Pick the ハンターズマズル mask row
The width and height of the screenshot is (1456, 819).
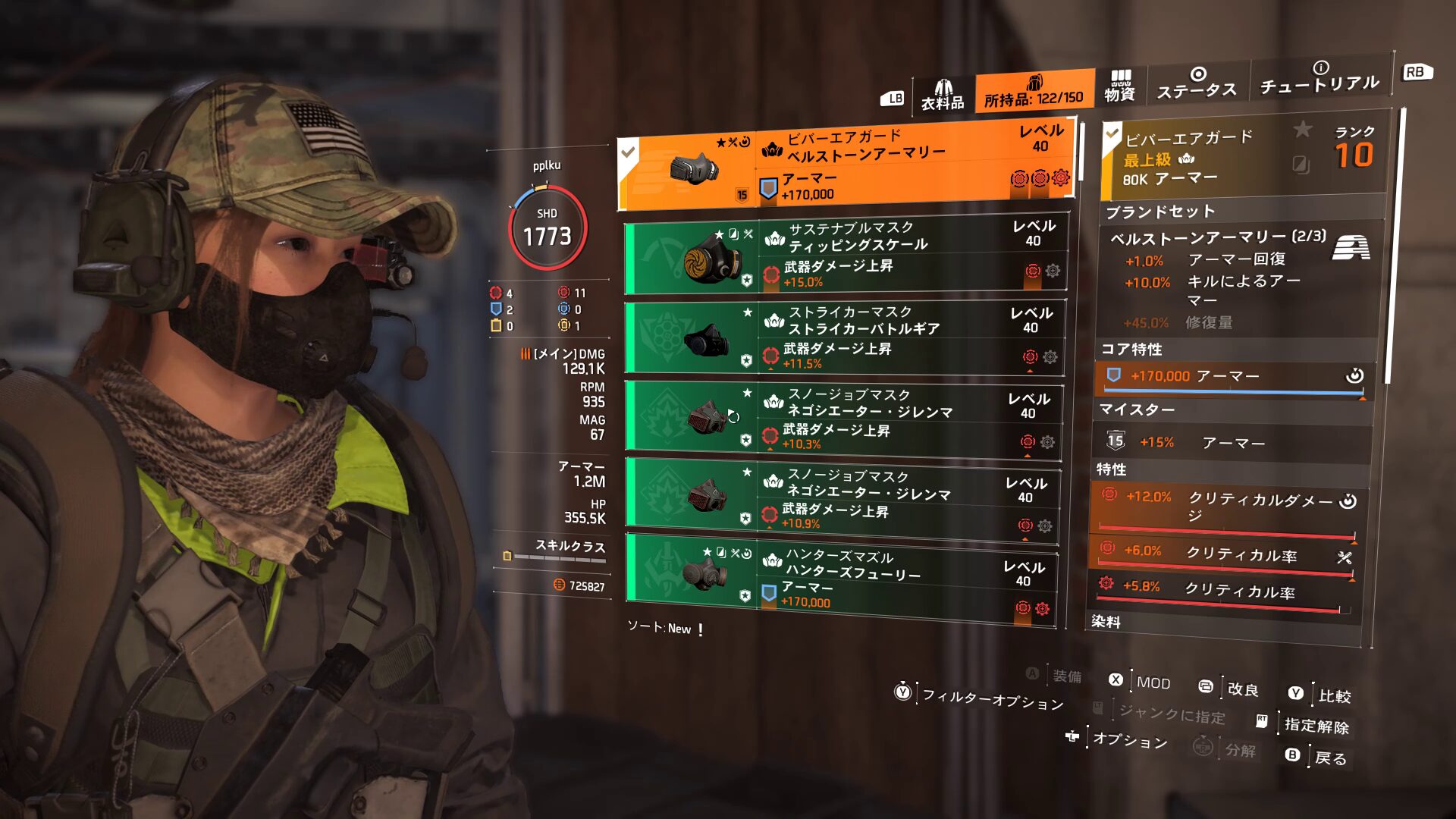click(x=840, y=579)
